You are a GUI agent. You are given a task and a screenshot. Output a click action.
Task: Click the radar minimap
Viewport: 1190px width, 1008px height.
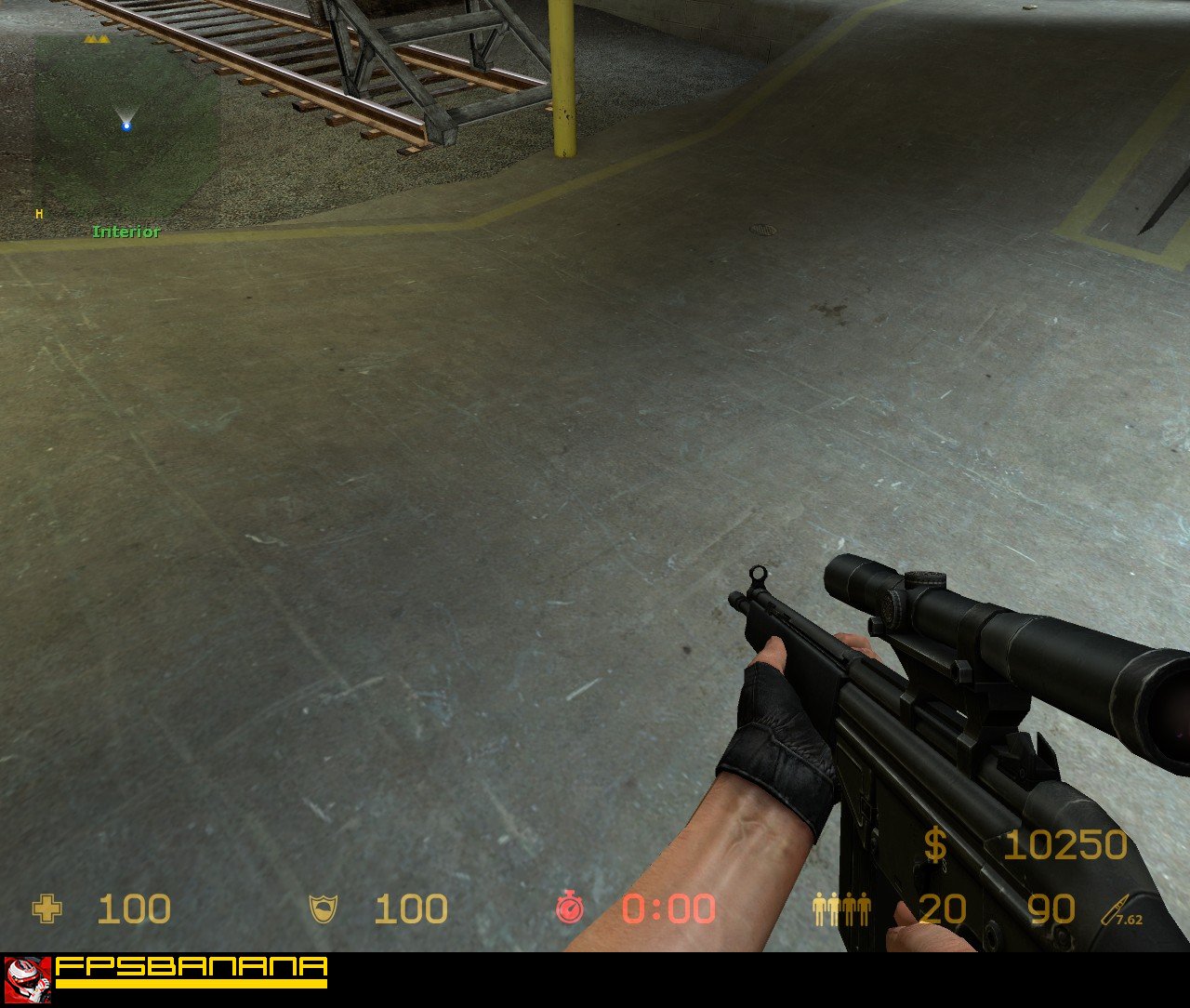126,126
